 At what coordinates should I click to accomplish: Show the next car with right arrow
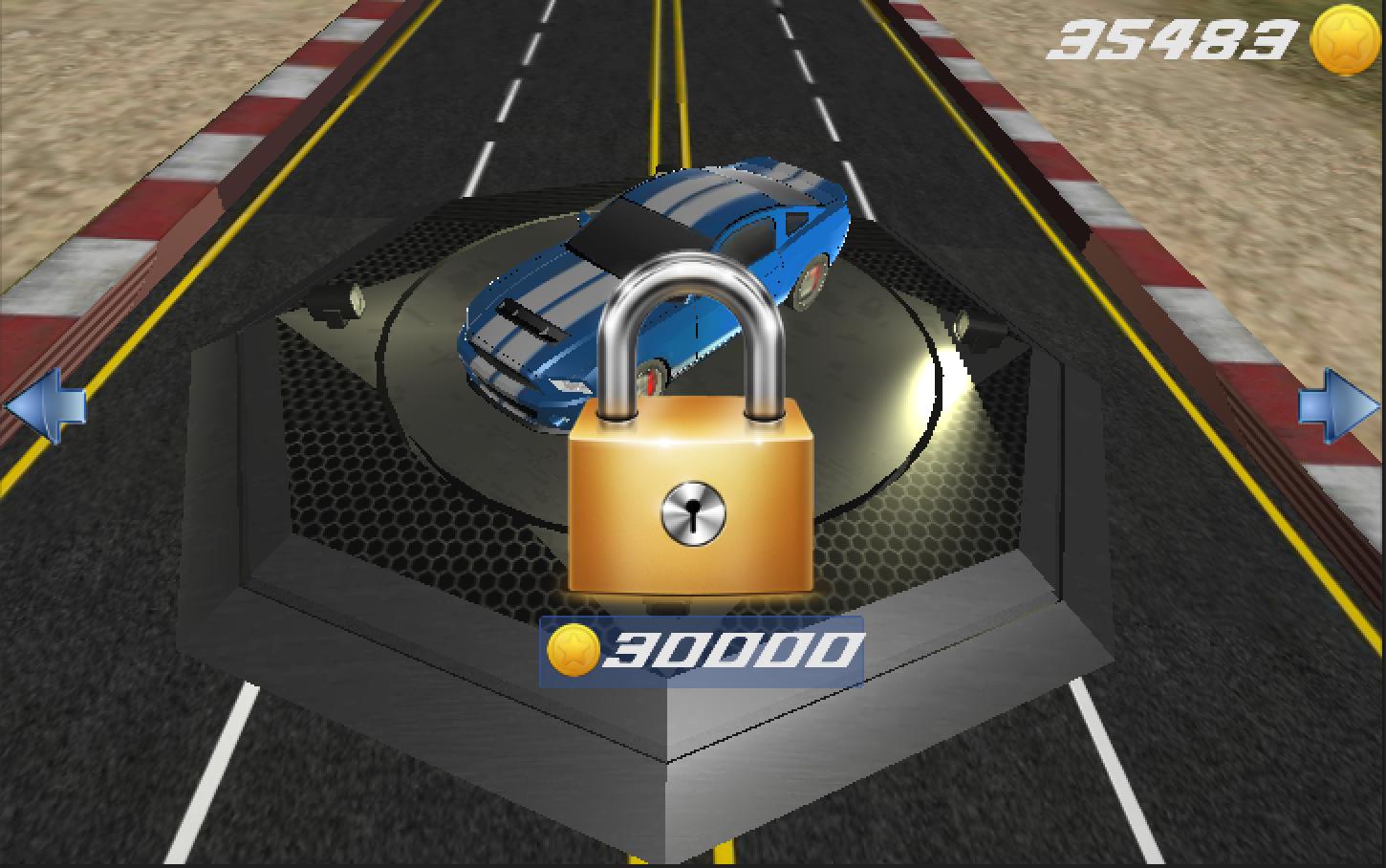point(1338,408)
